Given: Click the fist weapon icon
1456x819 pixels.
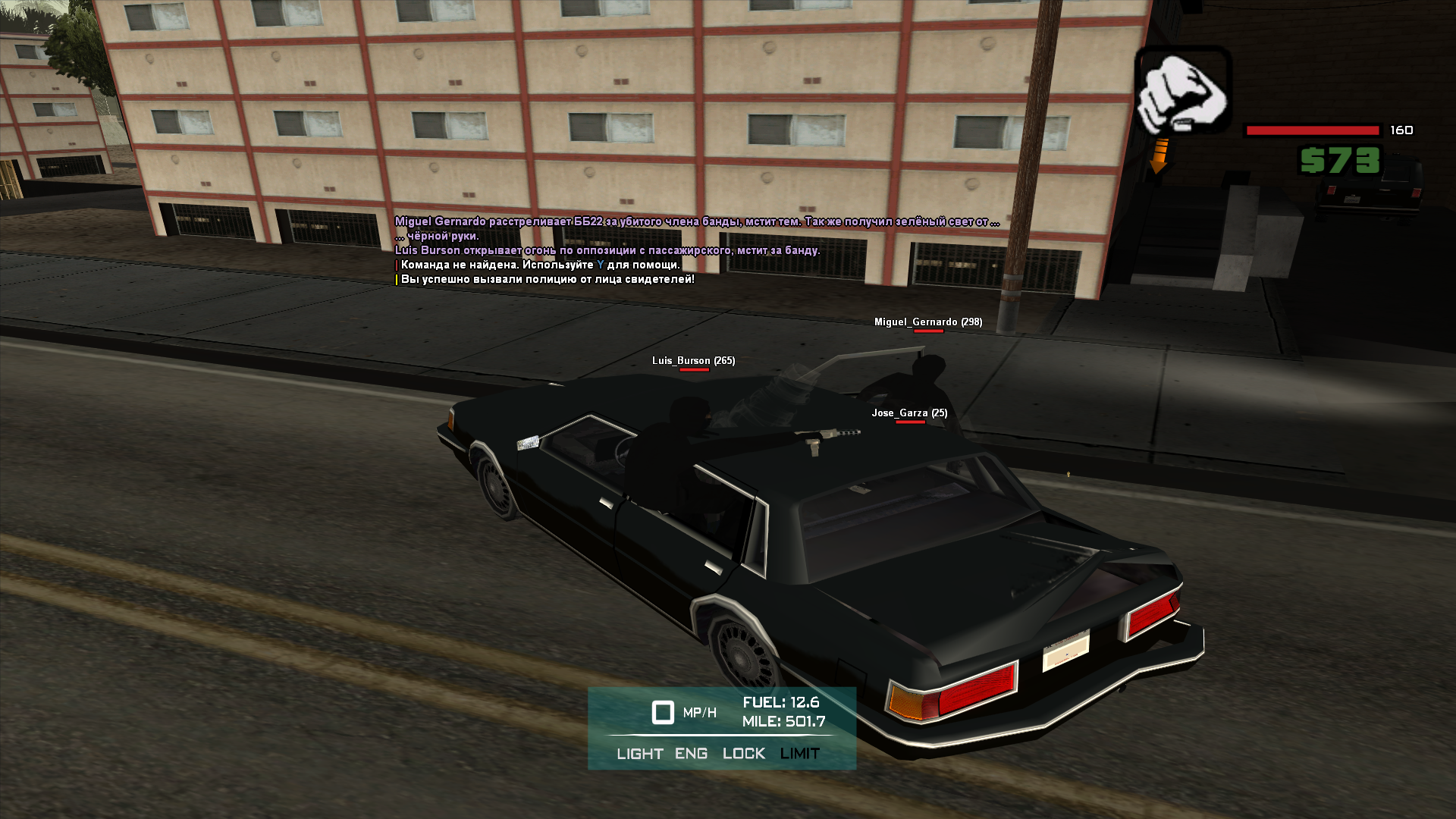Looking at the screenshot, I should 1182,91.
